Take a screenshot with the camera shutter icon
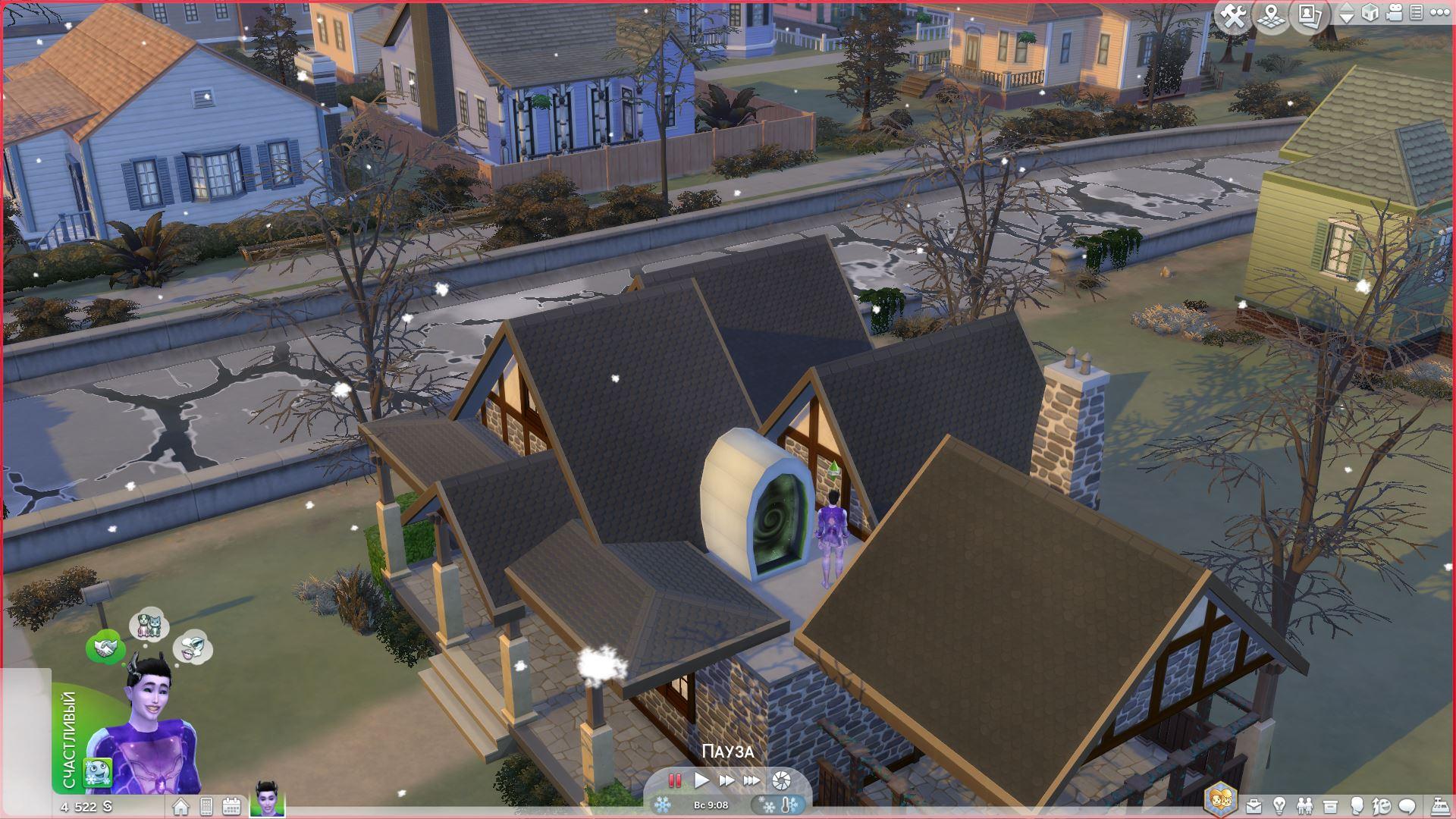 click(781, 780)
